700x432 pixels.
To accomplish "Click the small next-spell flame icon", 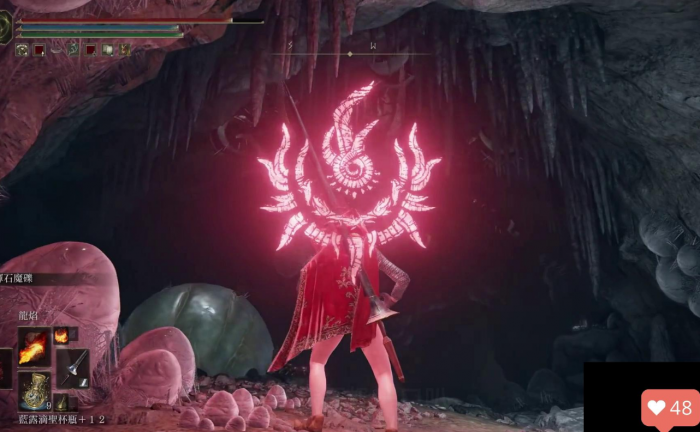I will click(62, 336).
